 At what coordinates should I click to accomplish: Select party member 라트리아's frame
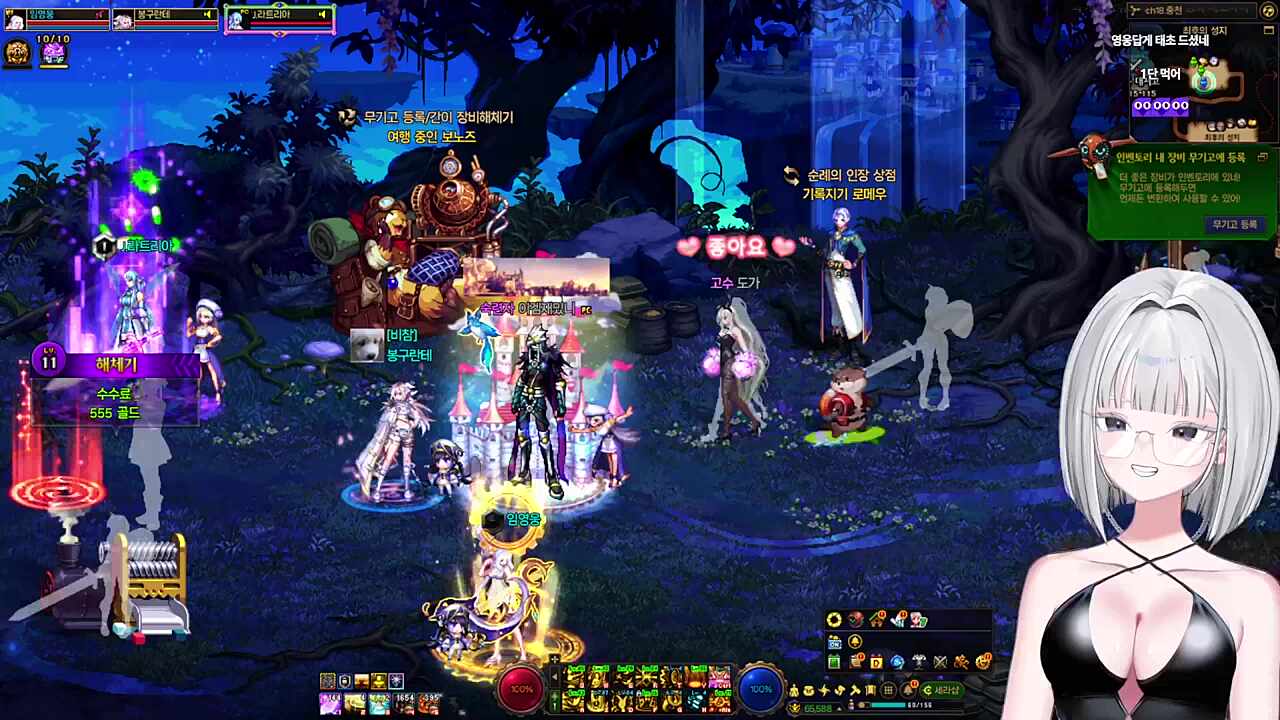(279, 17)
